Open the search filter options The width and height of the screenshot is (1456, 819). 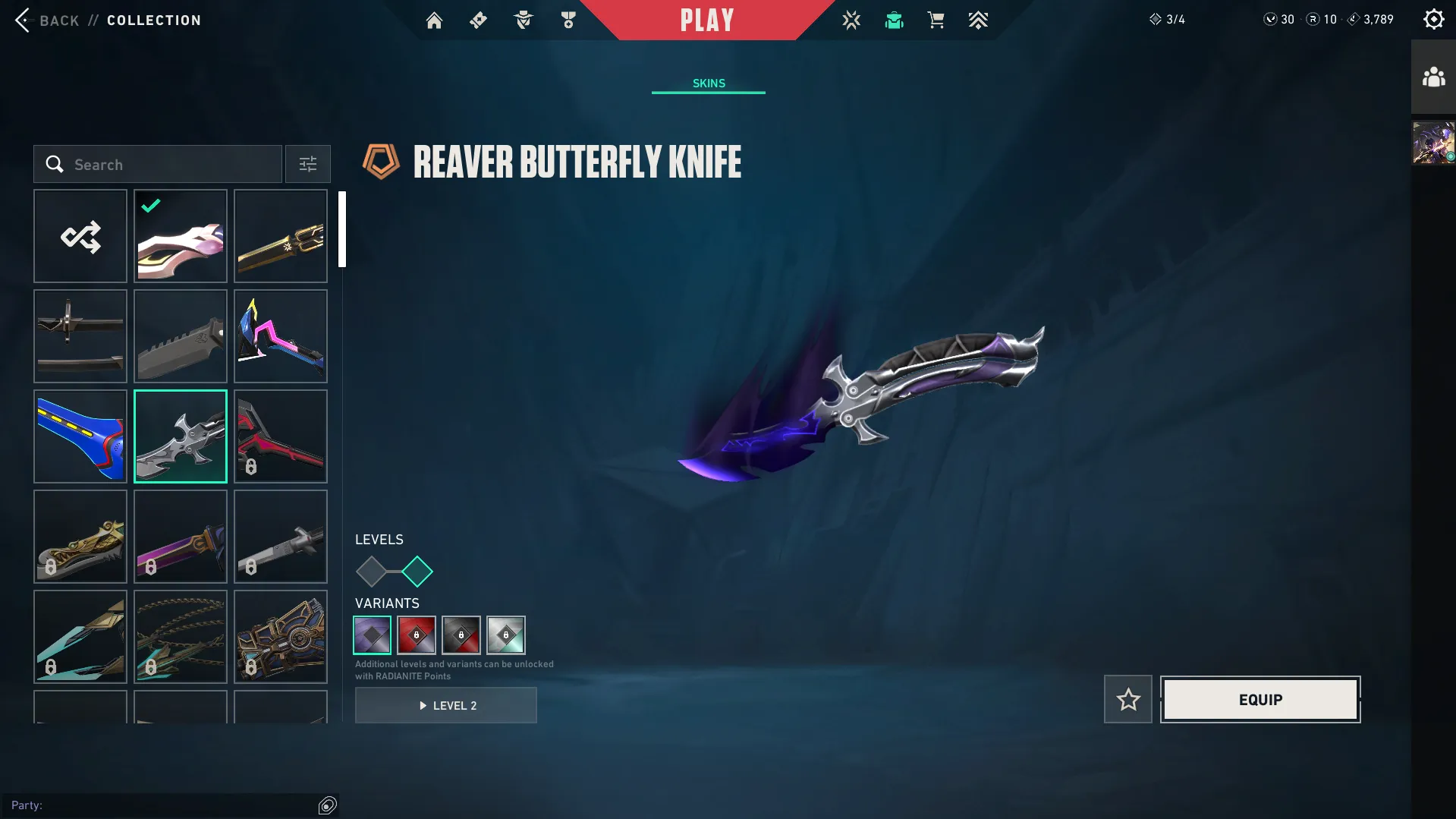coord(307,164)
